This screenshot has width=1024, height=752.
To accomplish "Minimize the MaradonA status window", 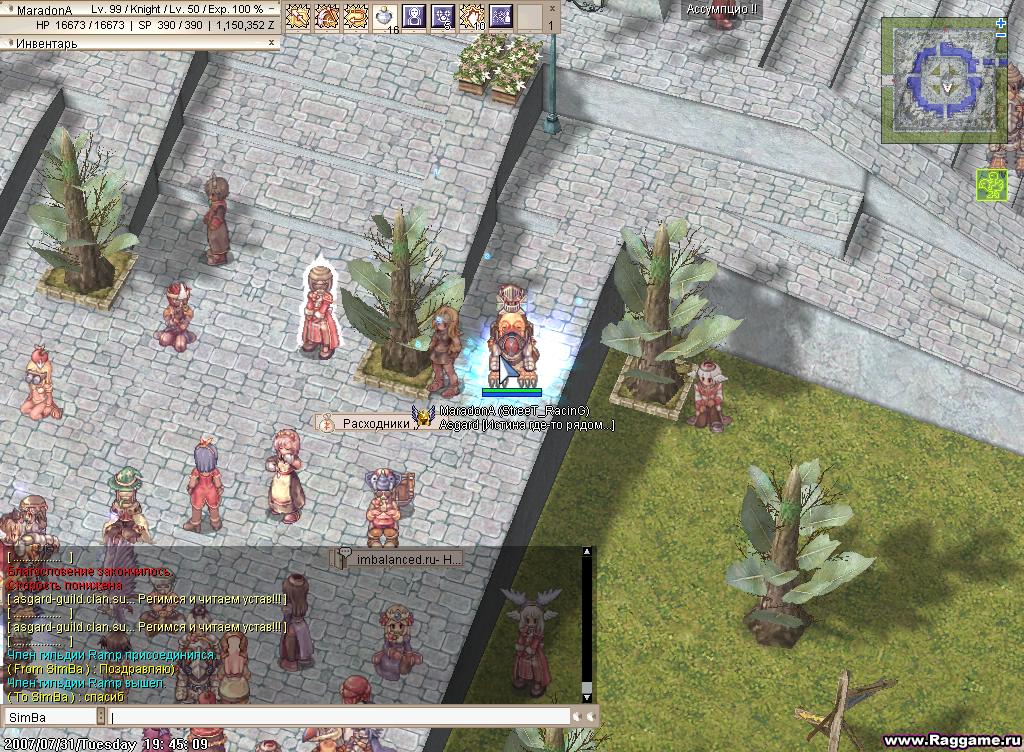I will pyautogui.click(x=272, y=9).
